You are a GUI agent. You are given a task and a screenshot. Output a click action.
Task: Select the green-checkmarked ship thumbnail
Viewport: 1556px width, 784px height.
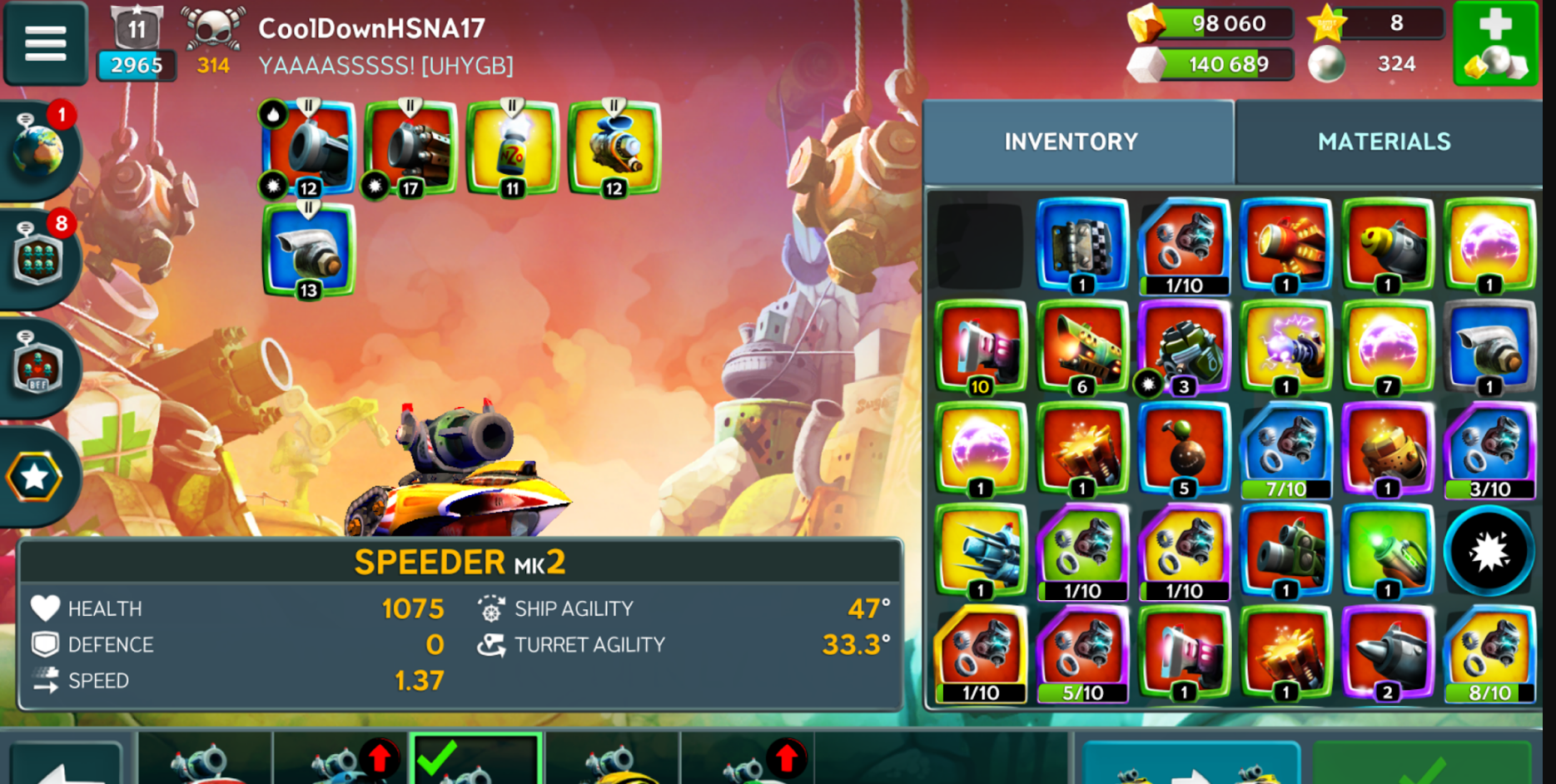click(476, 759)
